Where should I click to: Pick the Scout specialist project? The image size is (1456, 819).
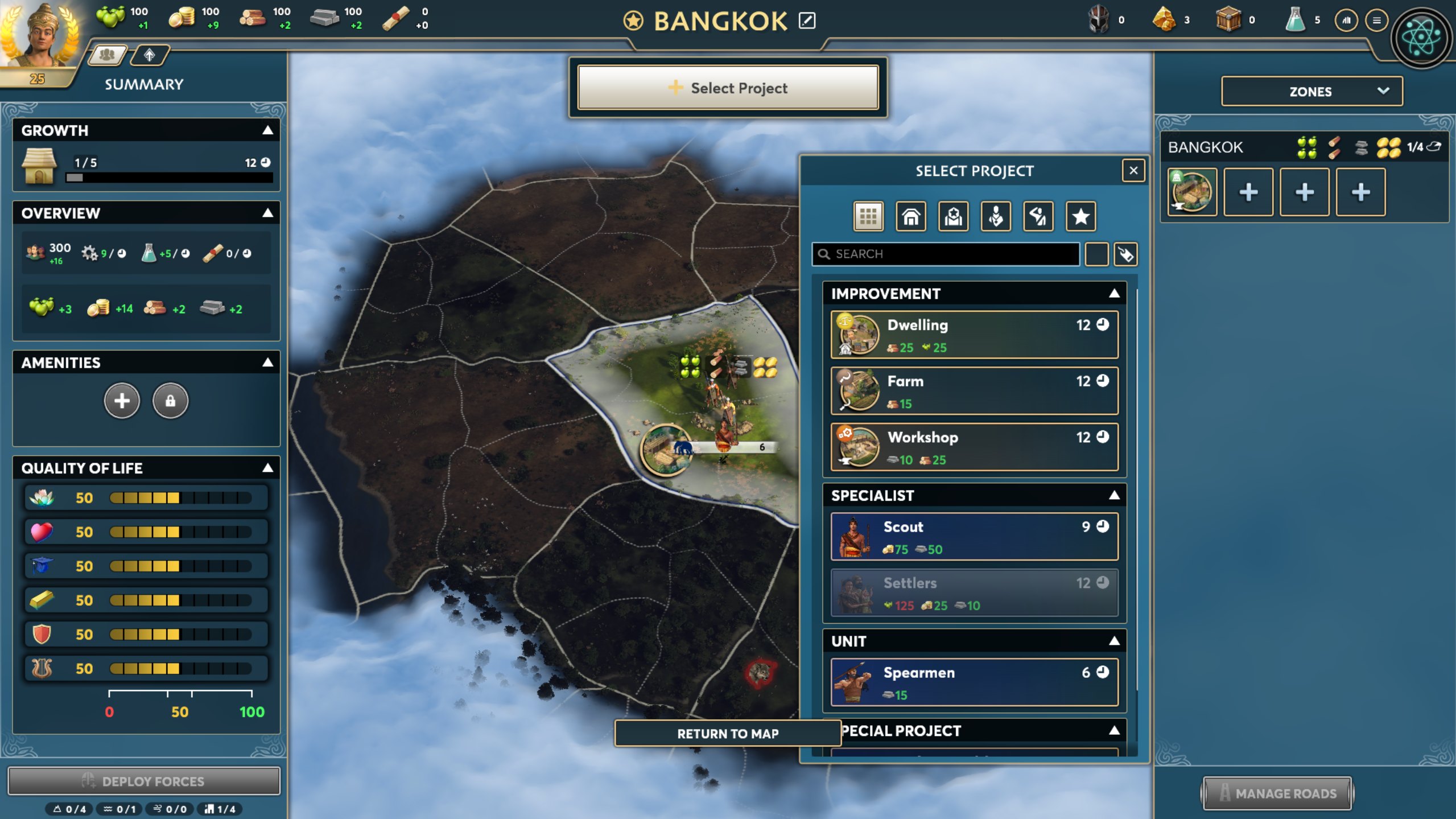974,536
